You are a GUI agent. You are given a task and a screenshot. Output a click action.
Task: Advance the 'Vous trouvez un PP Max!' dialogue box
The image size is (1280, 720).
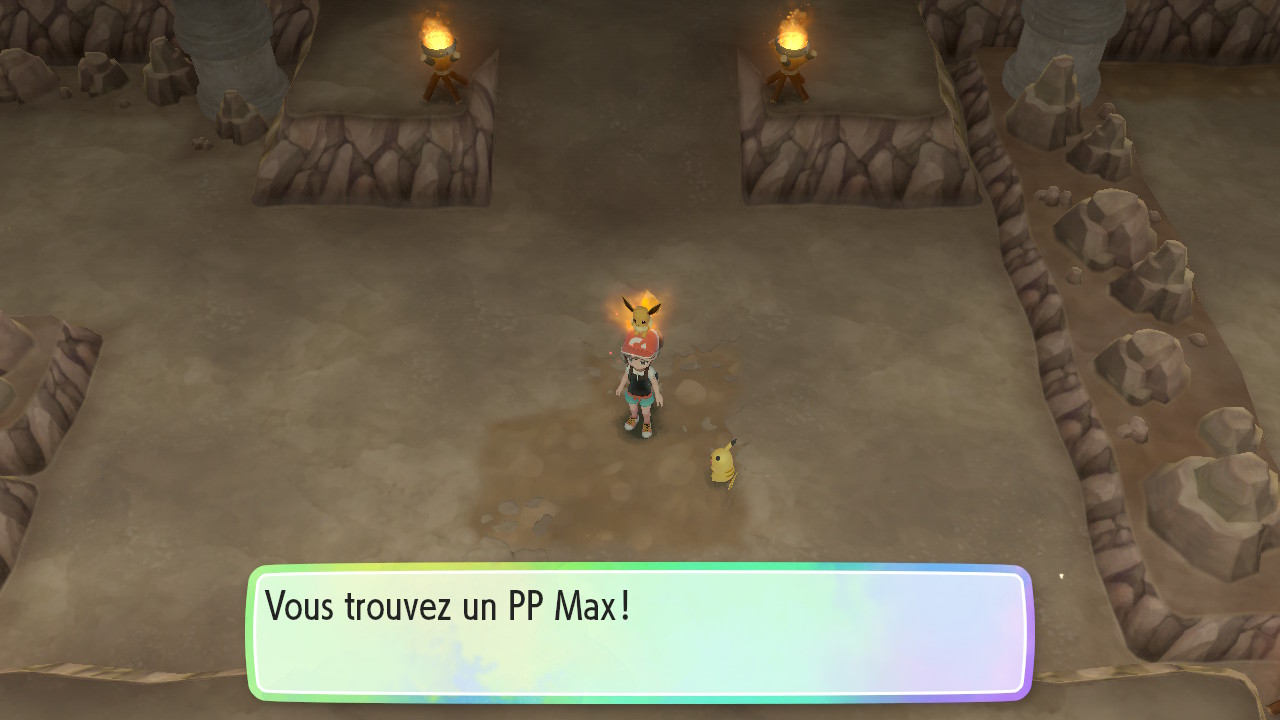pos(640,632)
